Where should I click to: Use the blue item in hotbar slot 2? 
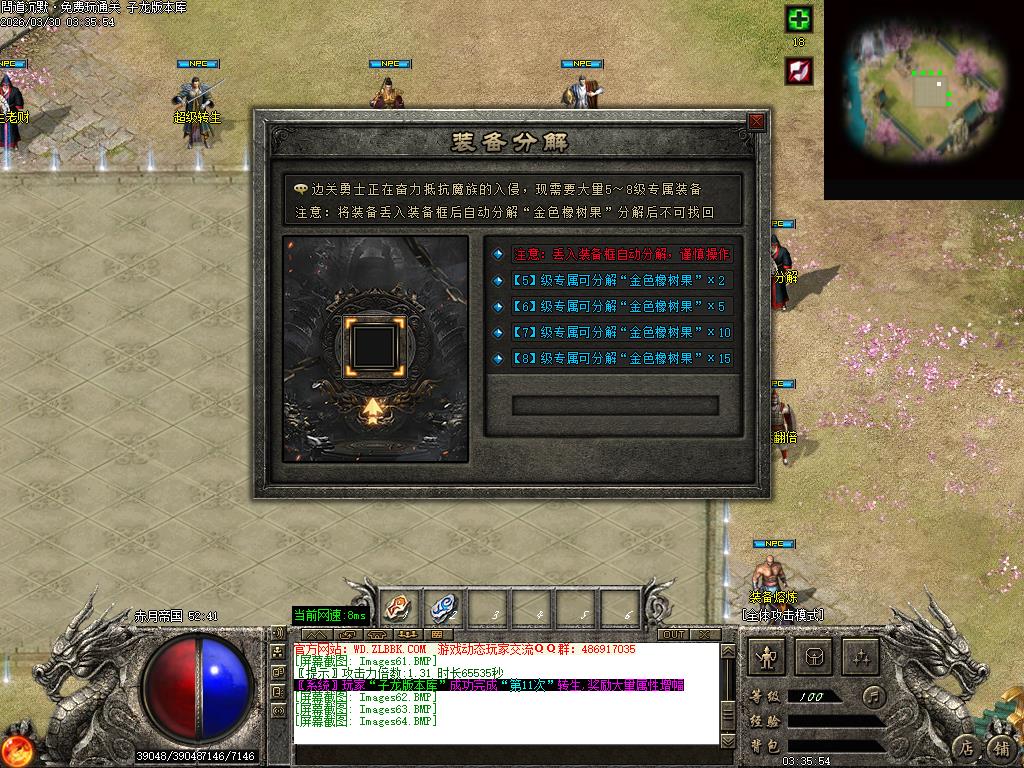pyautogui.click(x=442, y=607)
